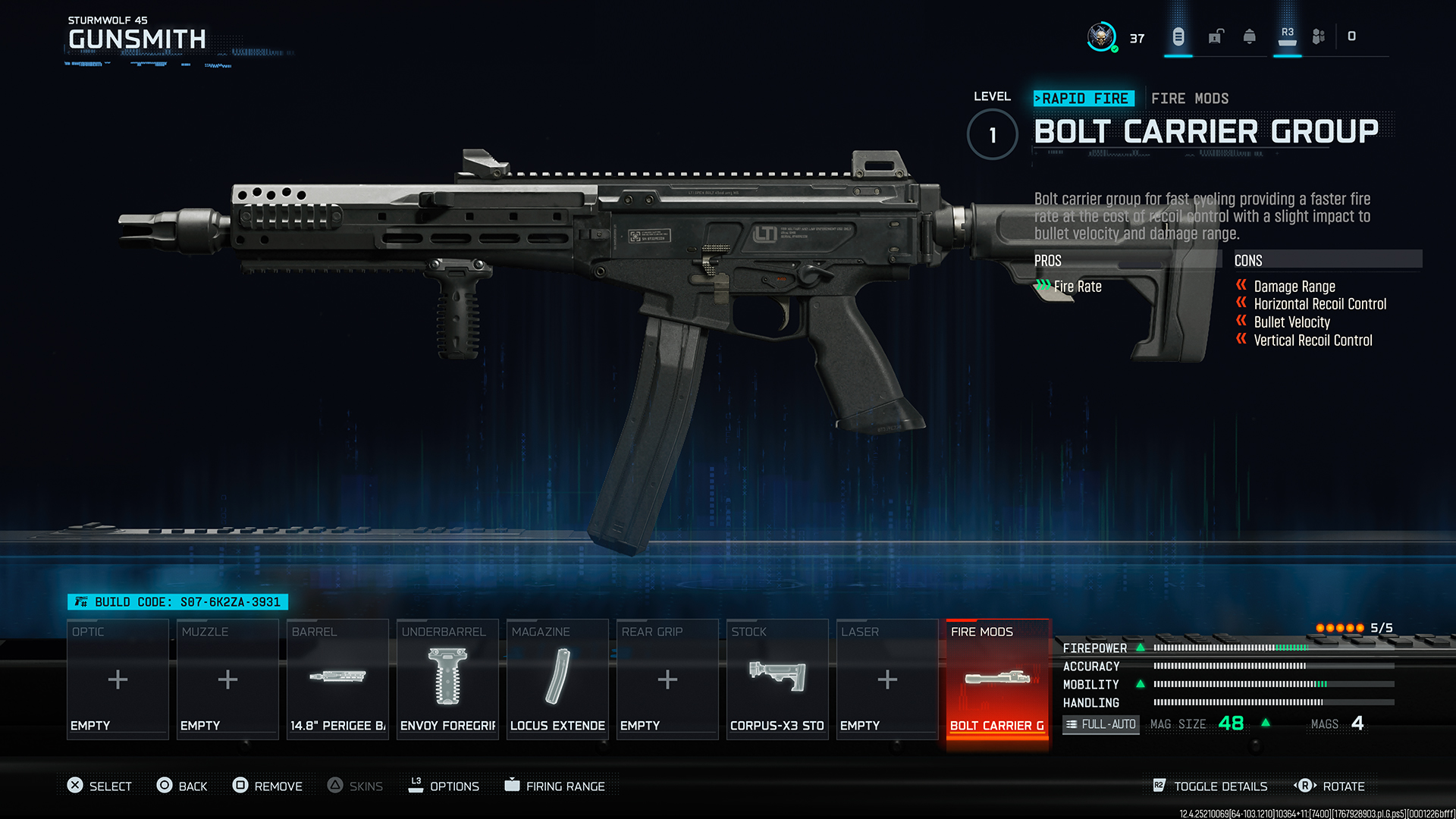Open the Corpus-X3 Stock slot
Viewport: 1456px width, 819px height.
777,679
